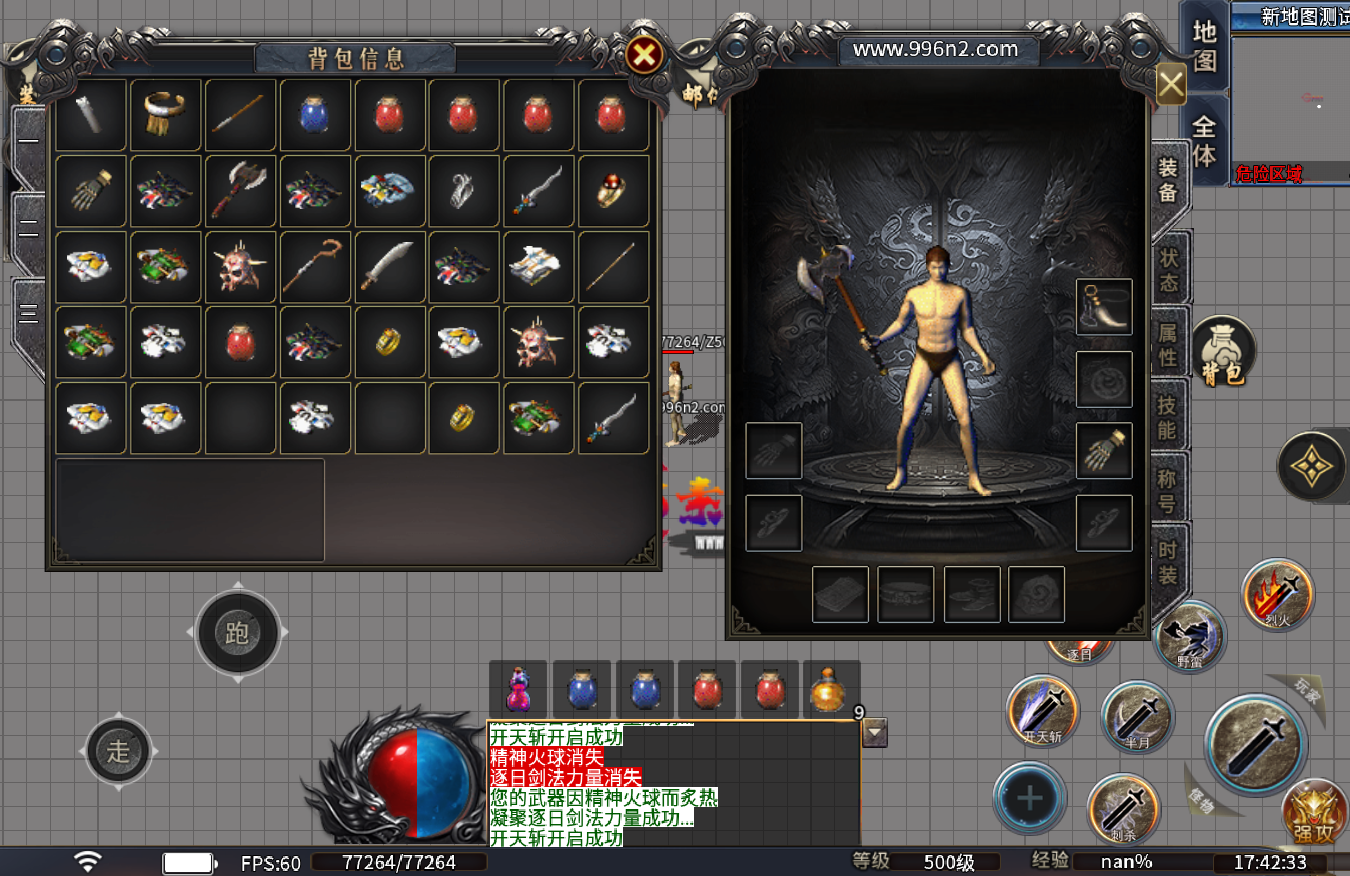Activate the 开天斩 skill

[1042, 711]
